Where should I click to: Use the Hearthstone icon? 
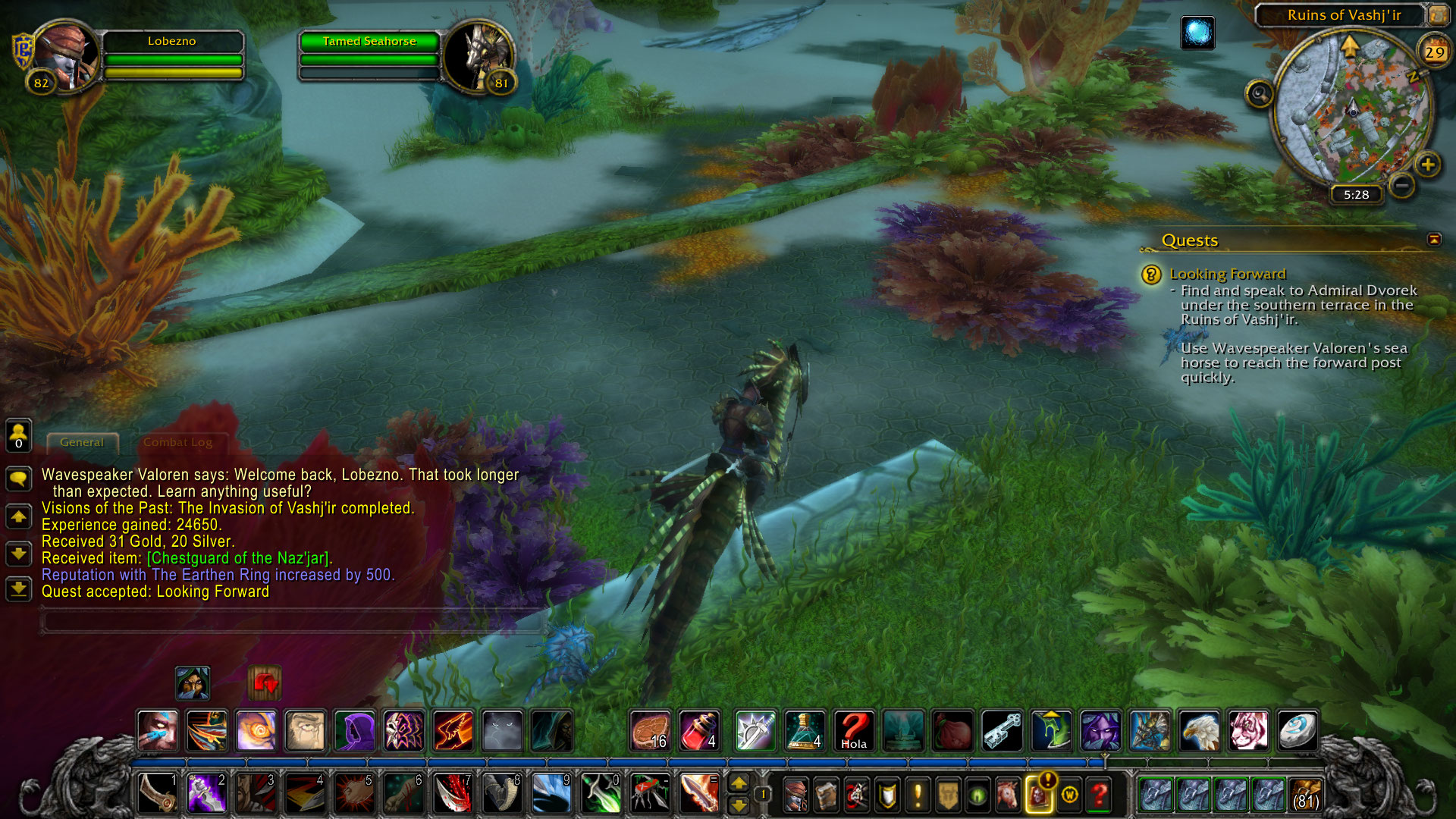click(1298, 730)
